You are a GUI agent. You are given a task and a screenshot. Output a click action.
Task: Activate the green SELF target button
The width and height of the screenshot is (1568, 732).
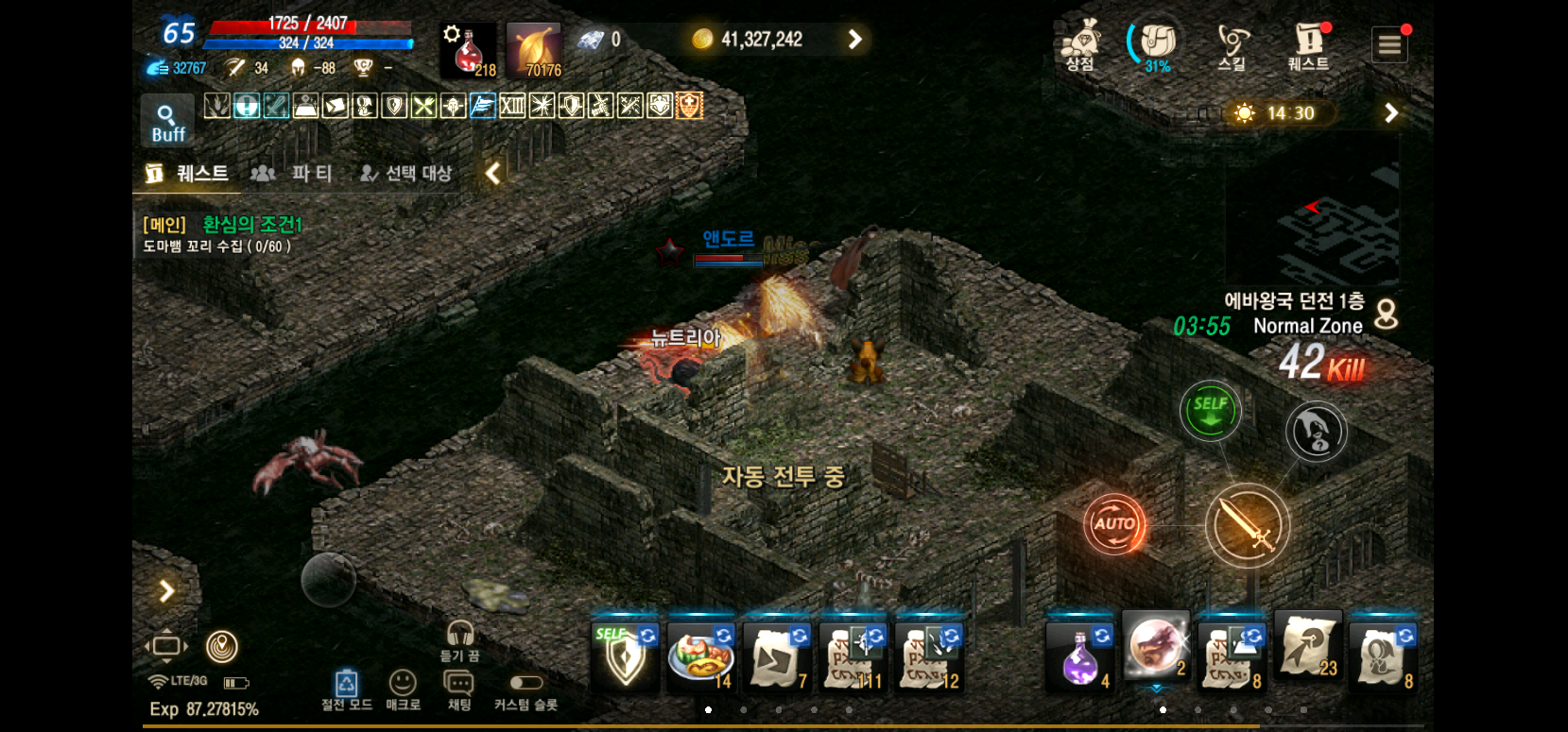(x=1210, y=411)
